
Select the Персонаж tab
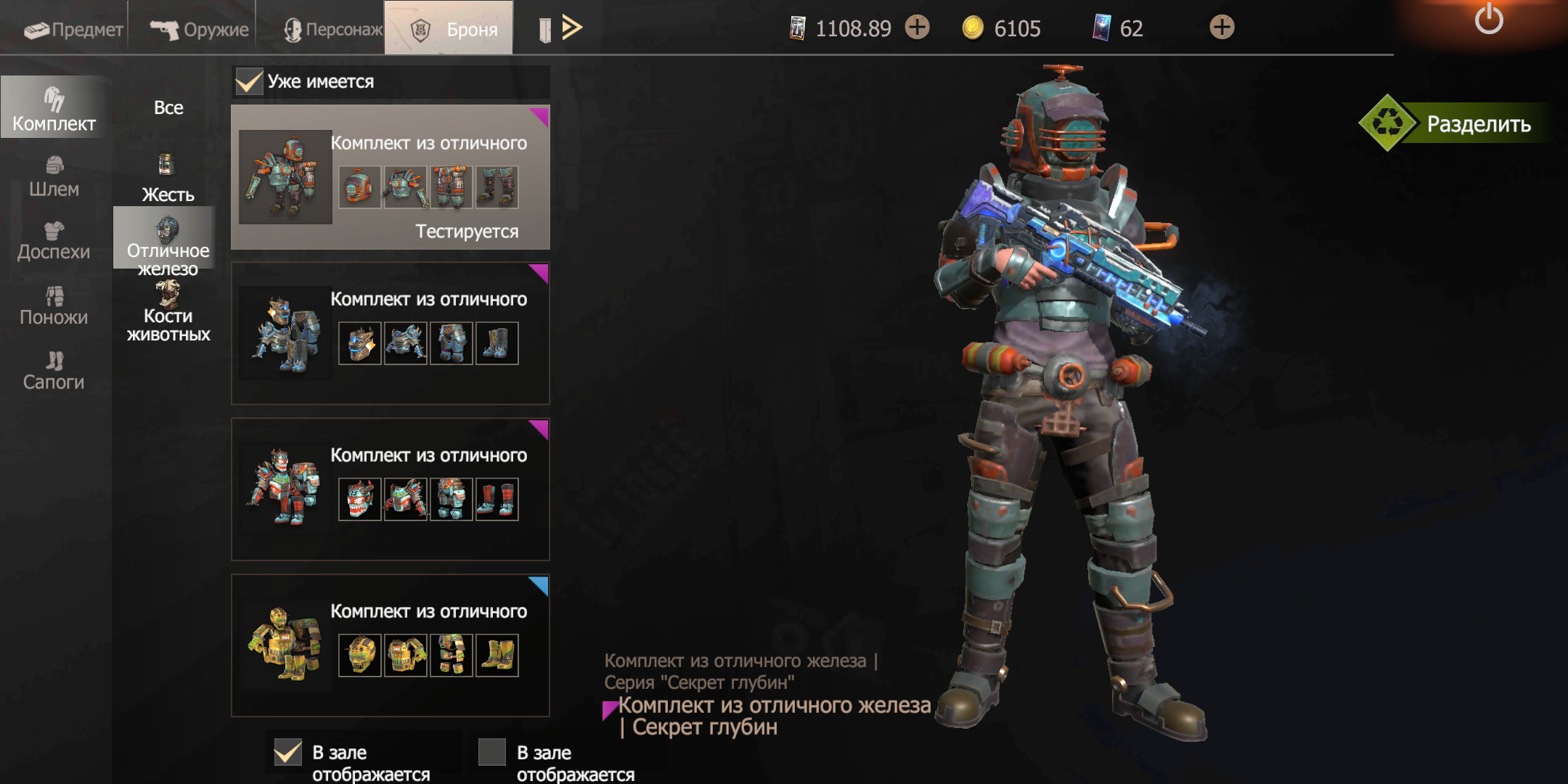point(332,29)
